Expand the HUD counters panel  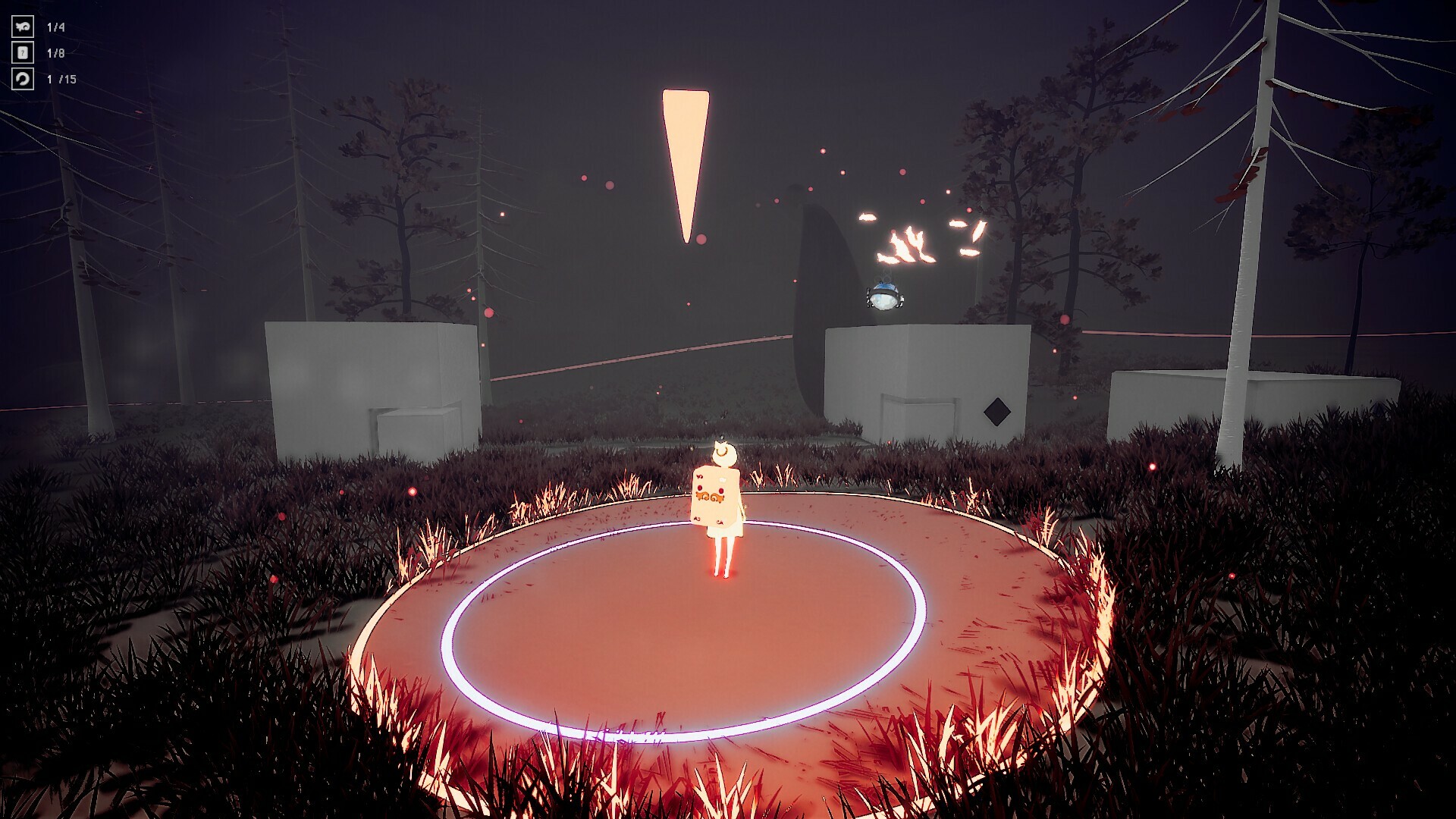tap(42, 52)
